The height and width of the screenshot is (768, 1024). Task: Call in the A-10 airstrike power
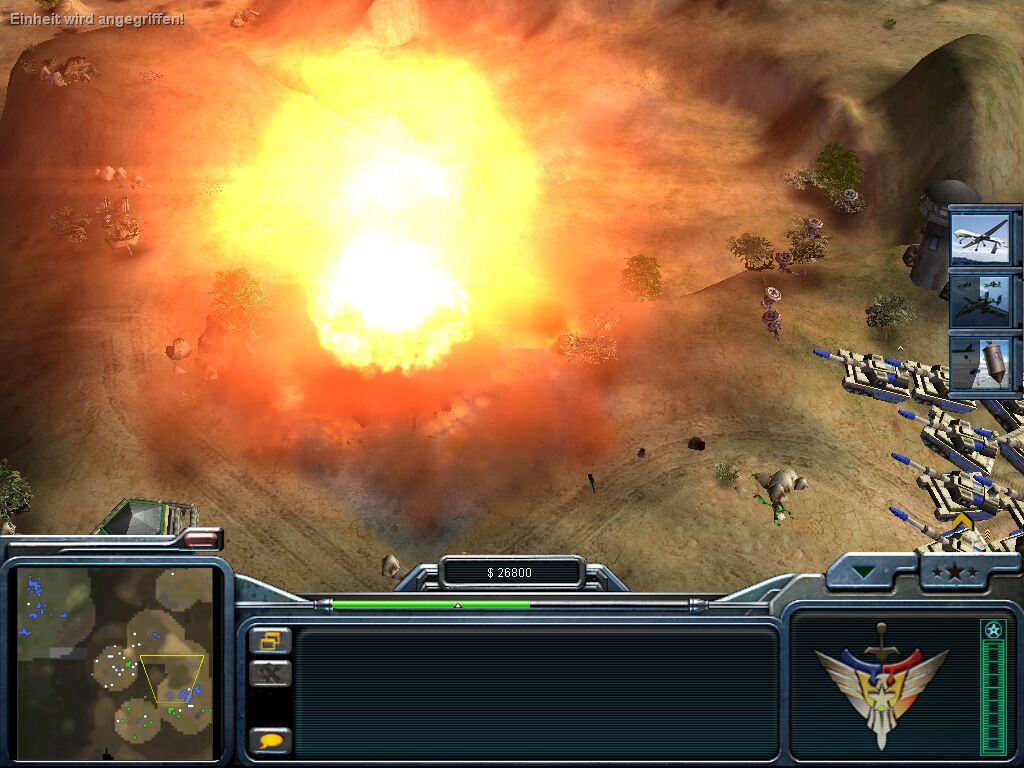pos(983,299)
